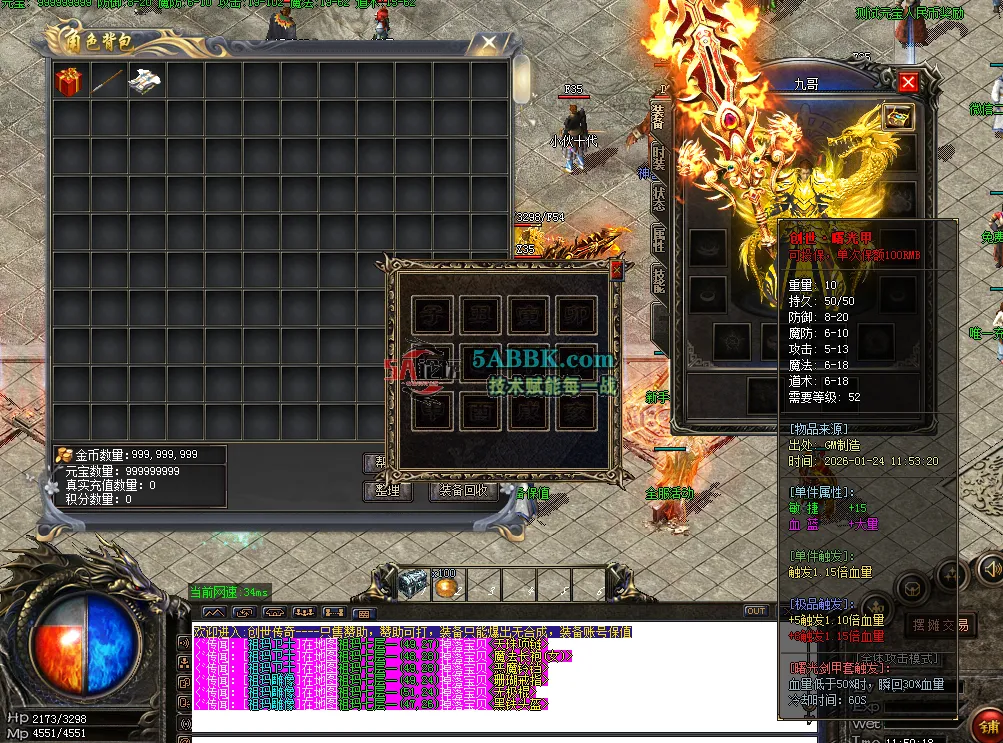1003x743 pixels.
Task: Close the 九哥 character panel
Action: pyautogui.click(x=907, y=83)
